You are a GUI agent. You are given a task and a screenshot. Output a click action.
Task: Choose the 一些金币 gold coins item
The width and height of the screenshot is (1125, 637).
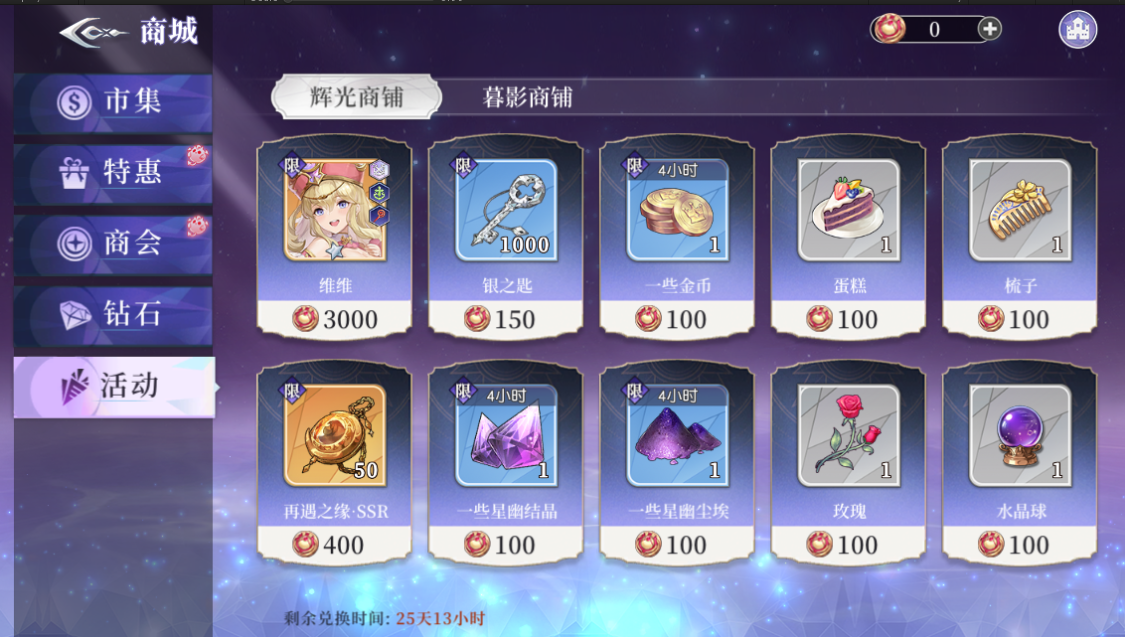pyautogui.click(x=677, y=236)
